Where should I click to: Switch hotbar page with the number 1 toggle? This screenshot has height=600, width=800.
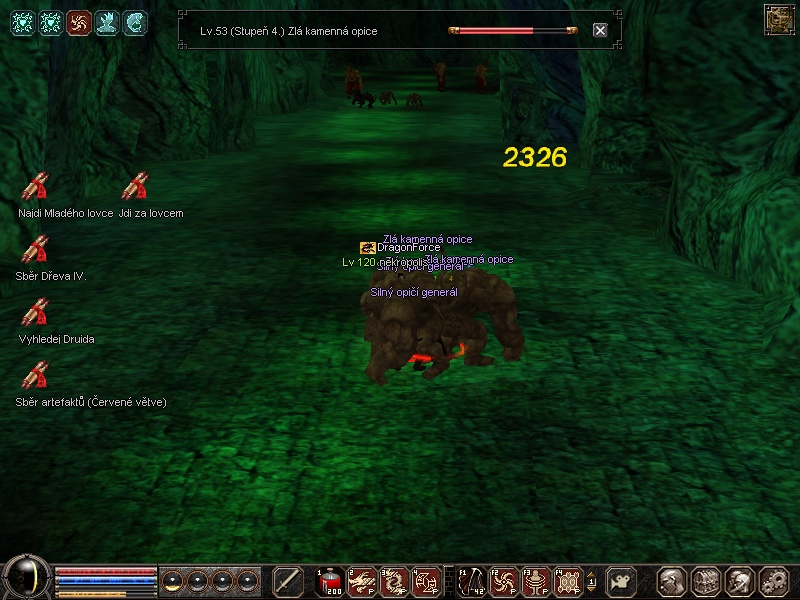pos(591,581)
